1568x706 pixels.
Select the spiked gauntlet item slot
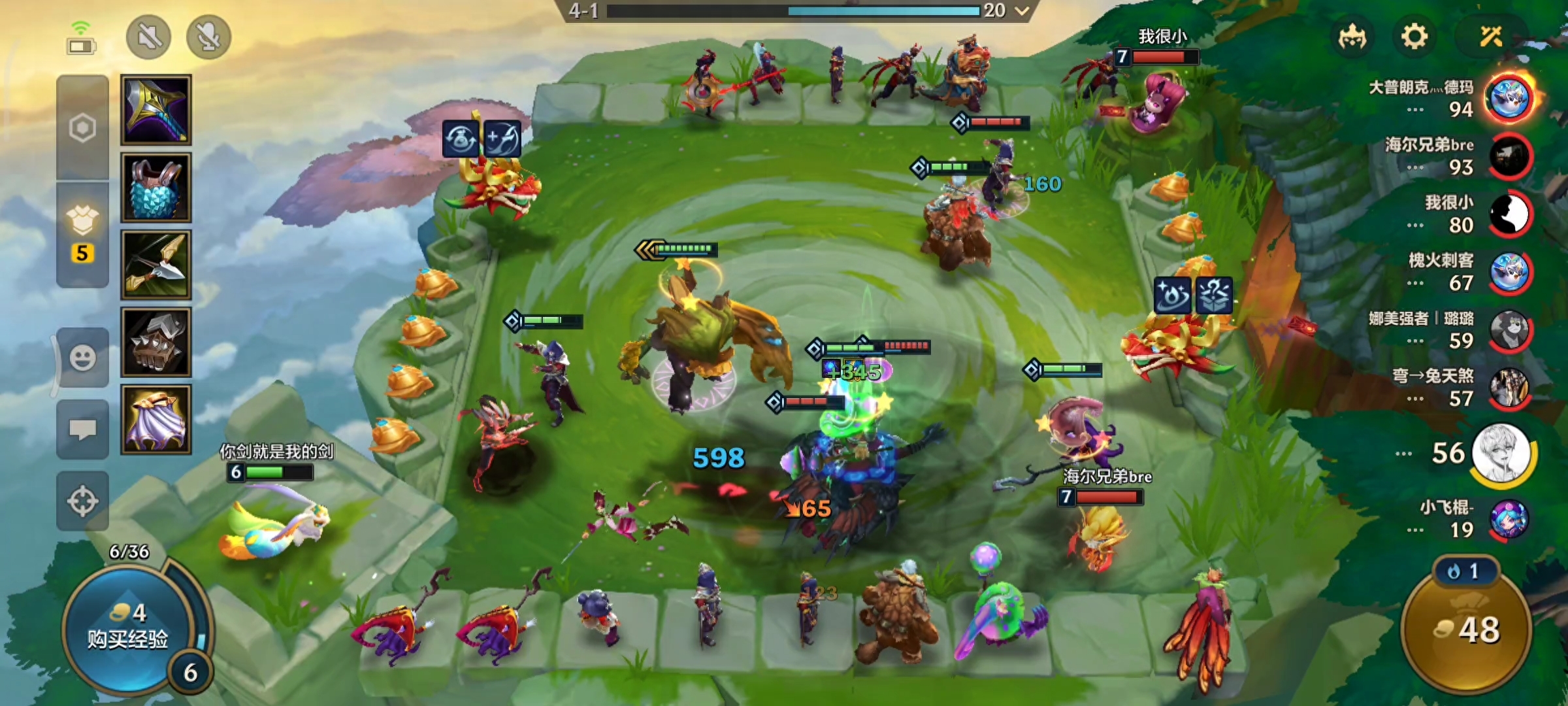coord(156,343)
